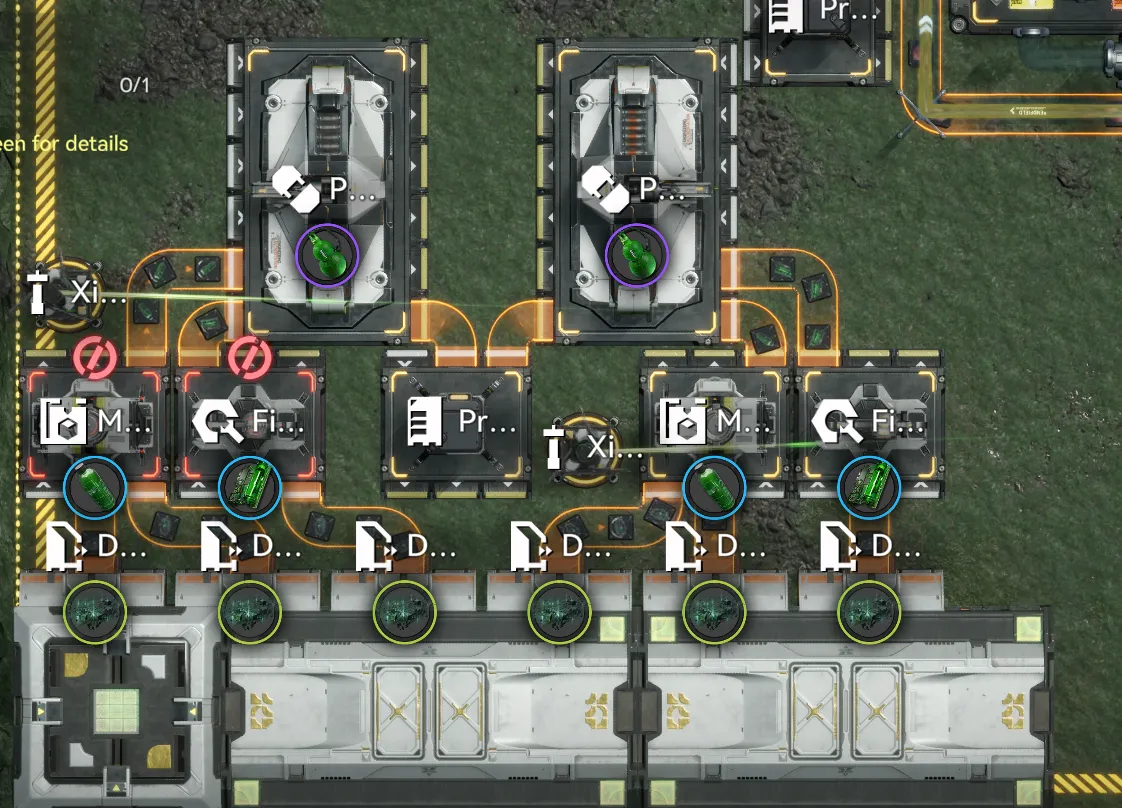Open the green battery product icon on the running Fi... machine
The width and height of the screenshot is (1122, 808).
click(869, 489)
